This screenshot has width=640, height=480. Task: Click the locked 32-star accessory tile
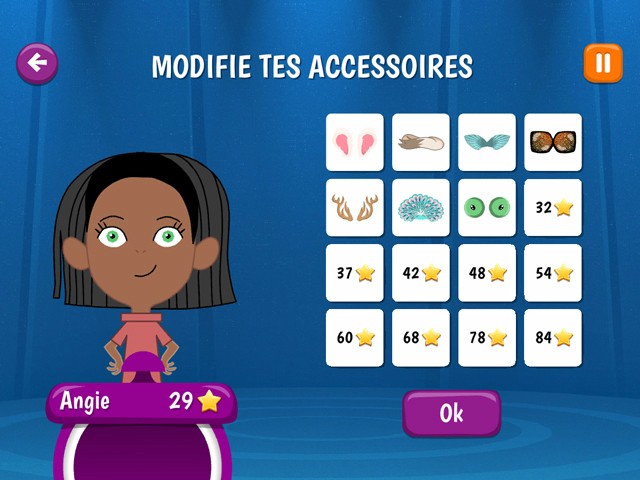[x=553, y=207]
